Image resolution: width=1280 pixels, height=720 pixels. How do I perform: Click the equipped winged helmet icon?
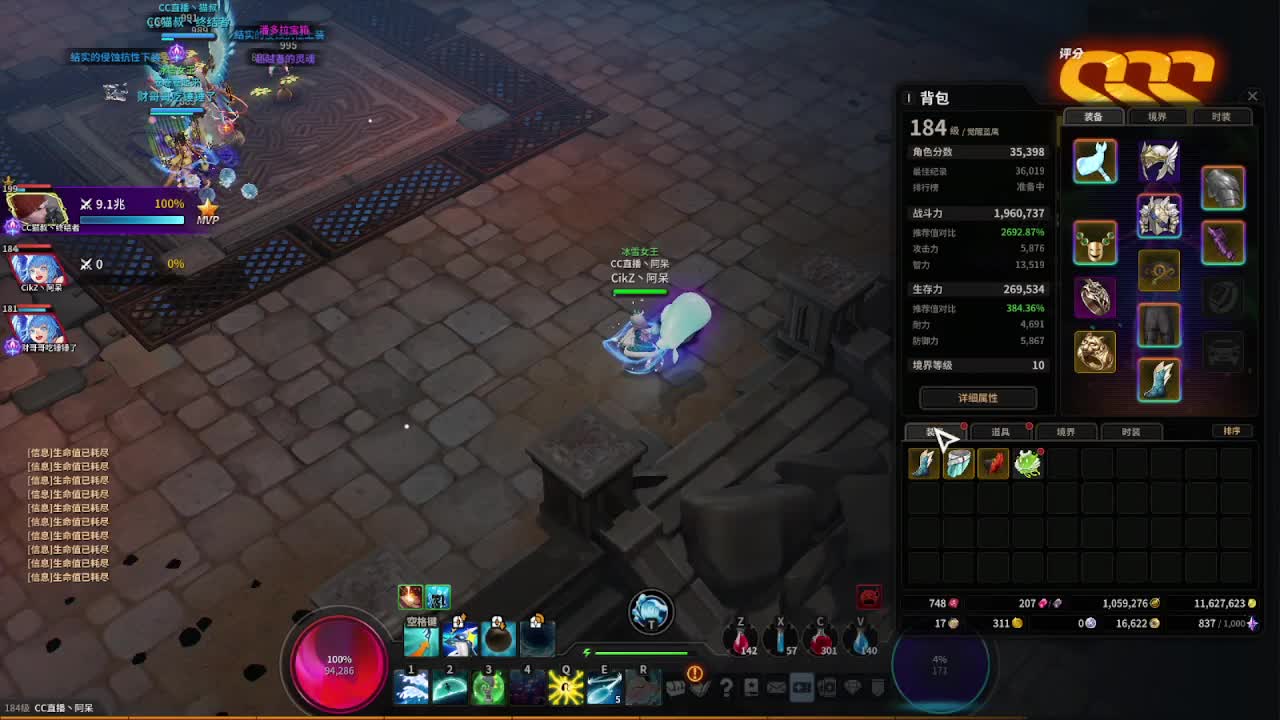pos(1158,162)
